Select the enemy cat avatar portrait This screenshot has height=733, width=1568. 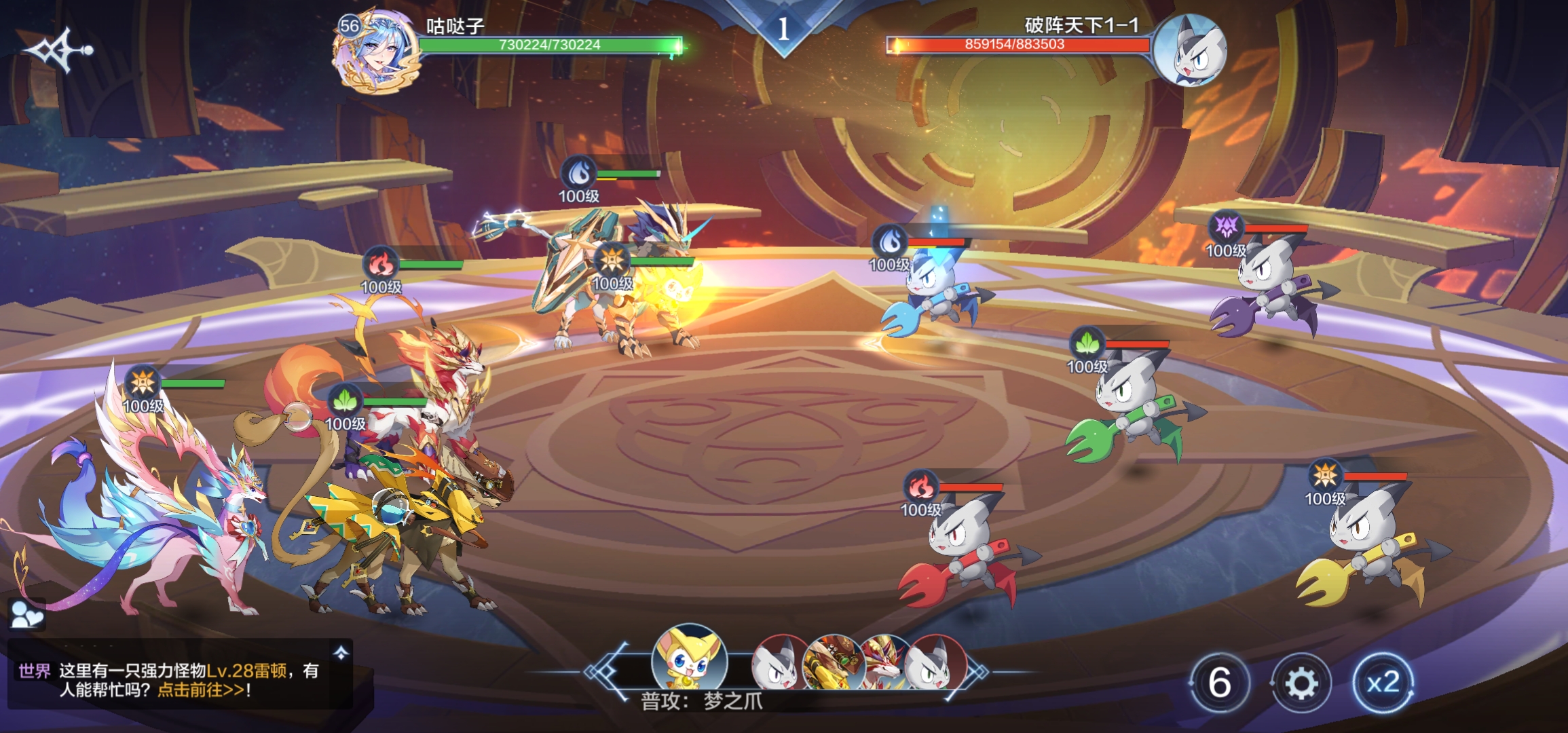1190,50
